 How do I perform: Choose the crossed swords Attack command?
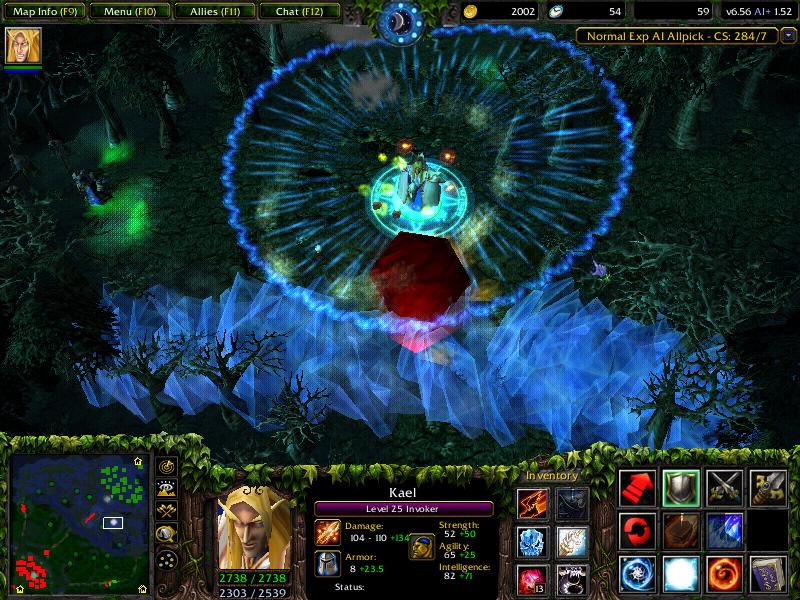pos(725,487)
